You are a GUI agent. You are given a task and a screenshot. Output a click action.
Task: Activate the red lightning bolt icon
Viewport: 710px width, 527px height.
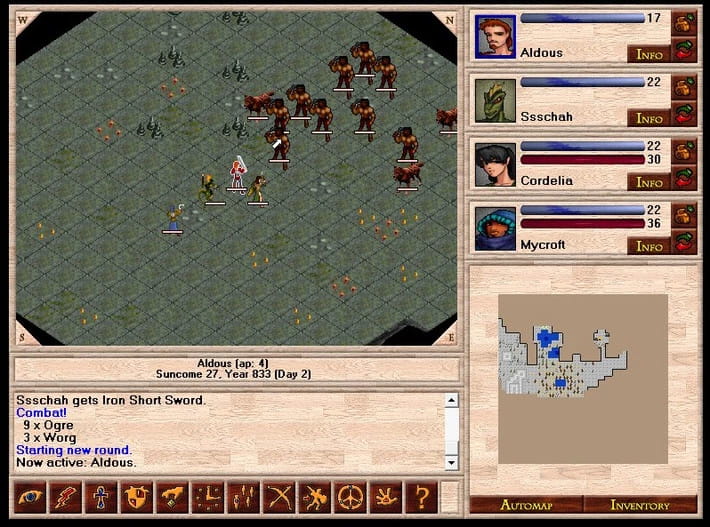pos(66,497)
